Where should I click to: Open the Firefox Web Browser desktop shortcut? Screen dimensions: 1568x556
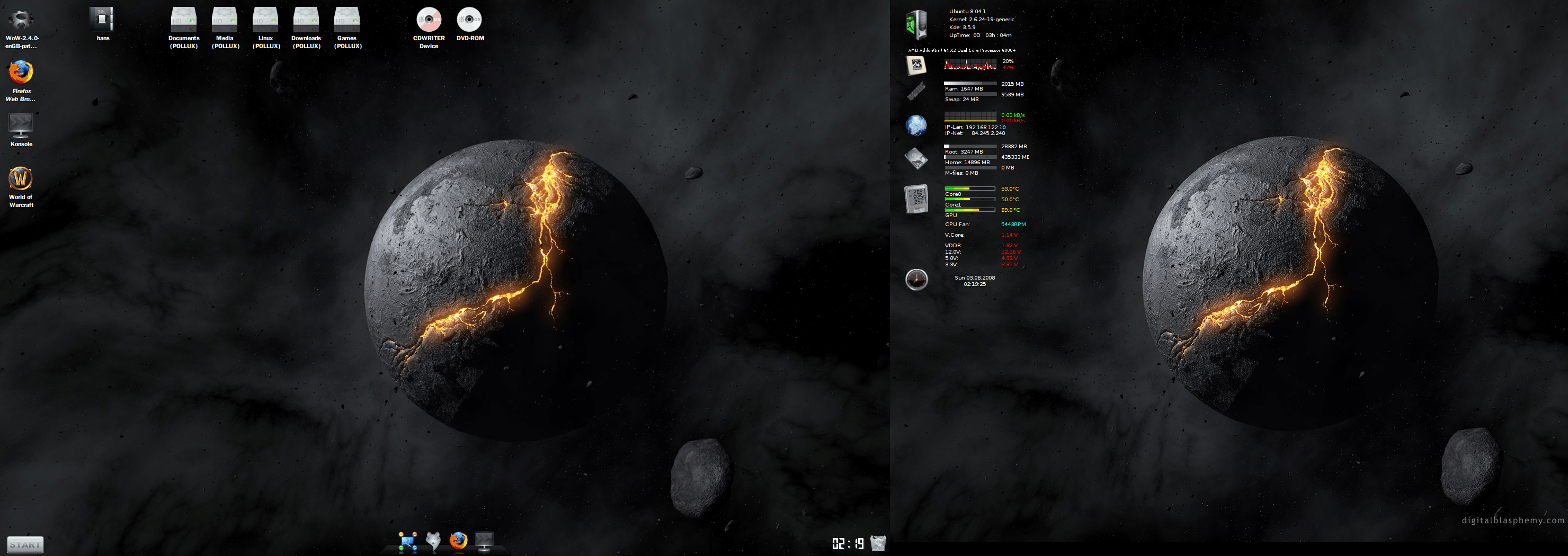point(21,73)
